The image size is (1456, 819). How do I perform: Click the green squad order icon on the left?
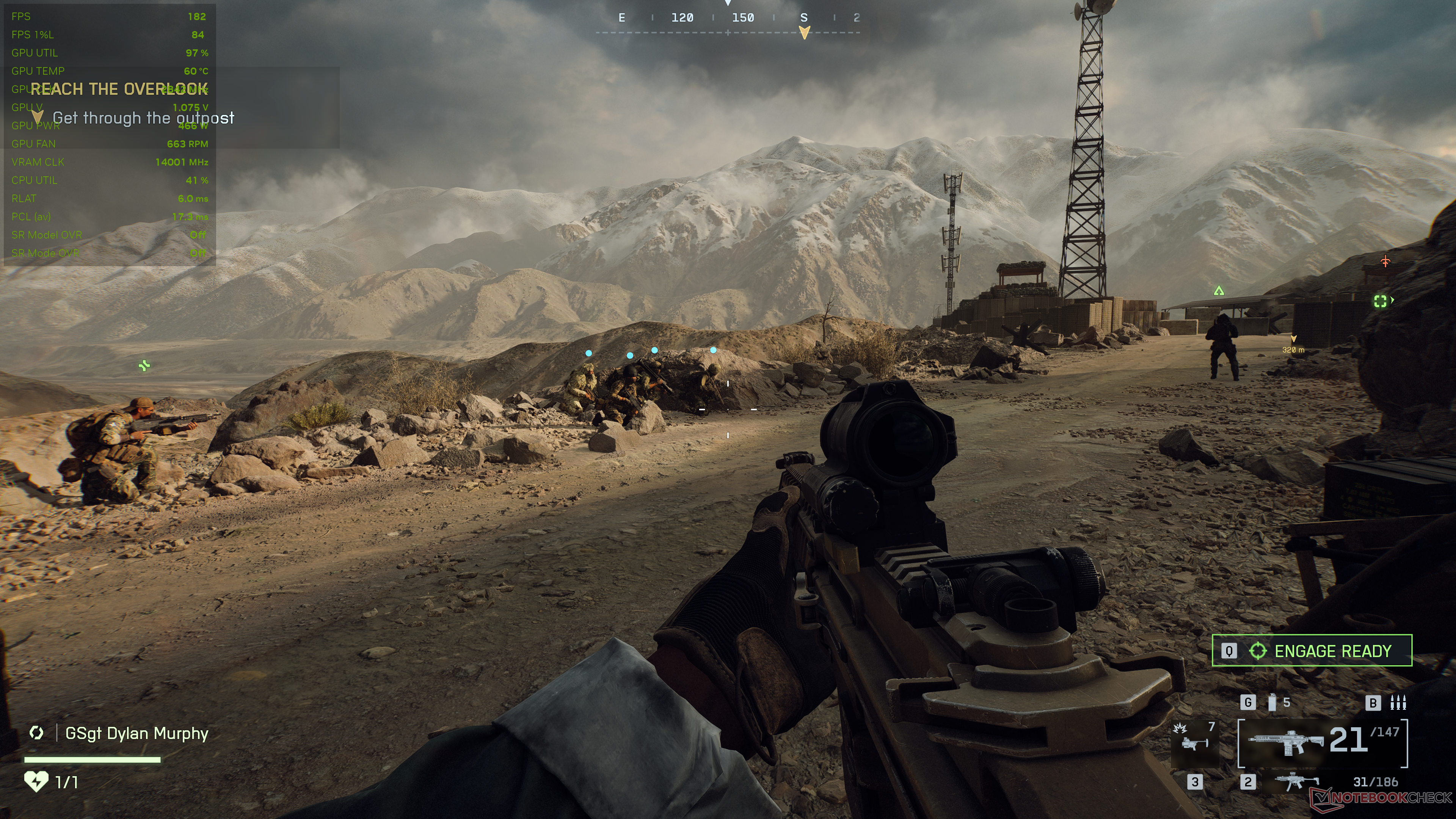(x=145, y=366)
